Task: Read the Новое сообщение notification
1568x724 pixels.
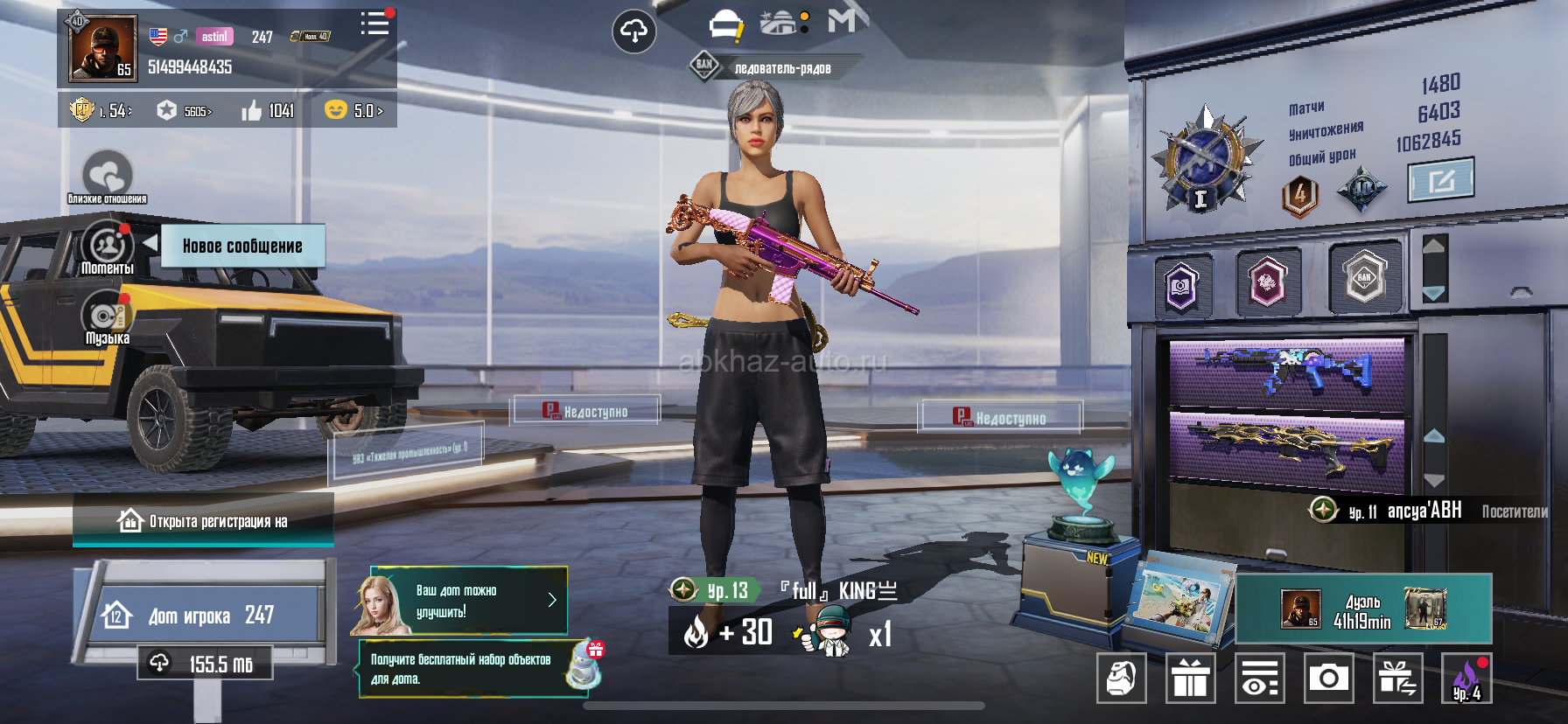Action: tap(242, 247)
